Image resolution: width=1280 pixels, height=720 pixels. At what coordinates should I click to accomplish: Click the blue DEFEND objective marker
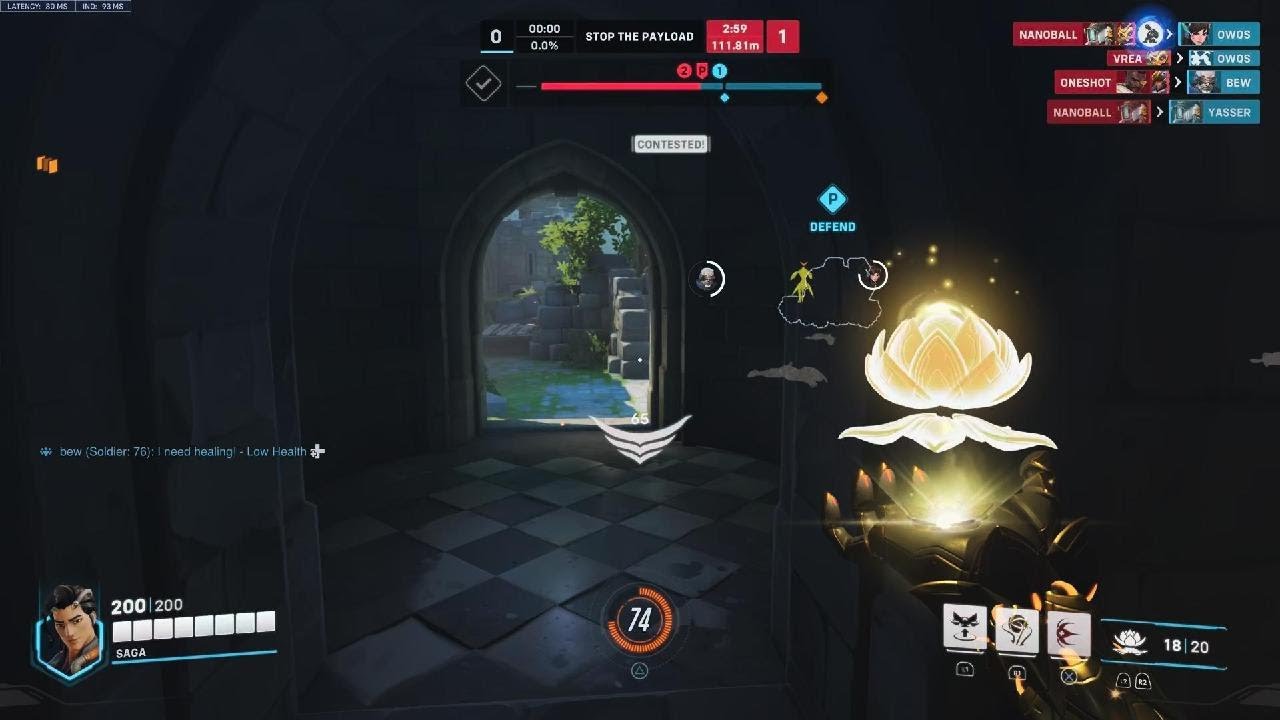coord(832,207)
